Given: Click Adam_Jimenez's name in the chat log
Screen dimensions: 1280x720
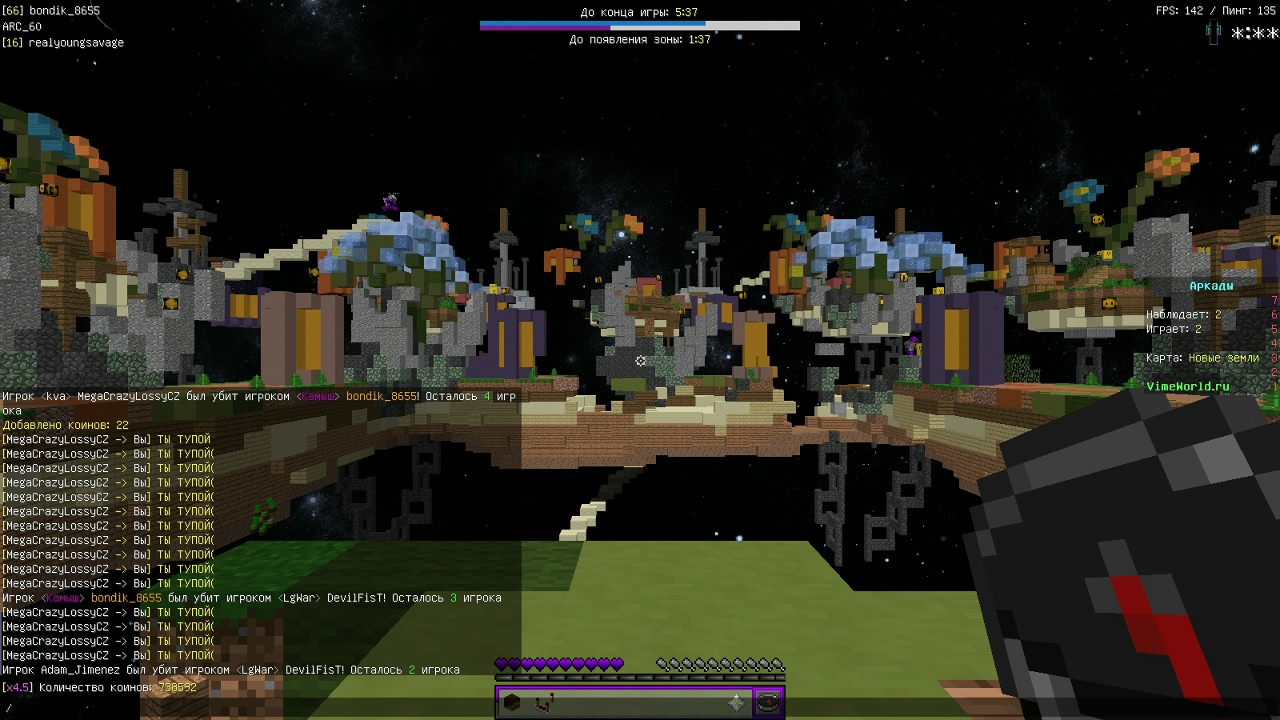Looking at the screenshot, I should 82,670.
